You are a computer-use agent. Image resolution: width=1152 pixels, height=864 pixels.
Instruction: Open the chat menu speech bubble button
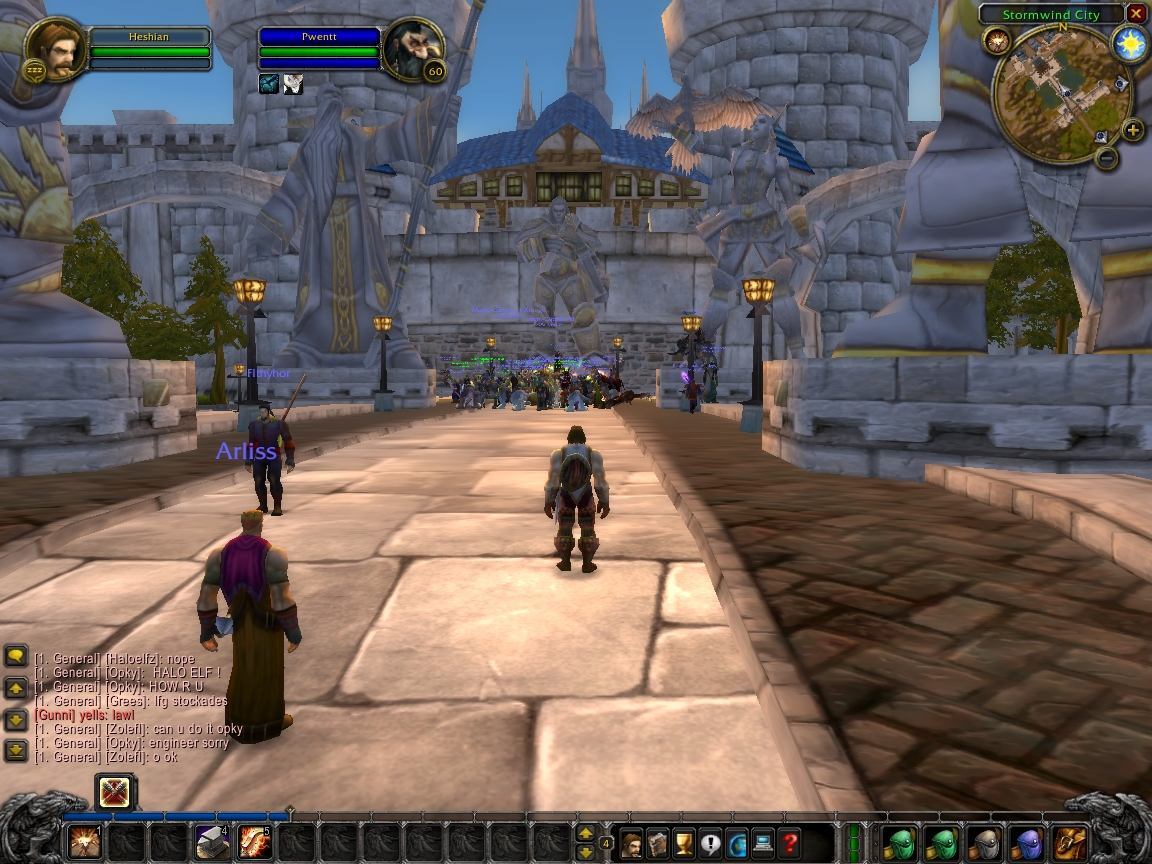coord(15,656)
